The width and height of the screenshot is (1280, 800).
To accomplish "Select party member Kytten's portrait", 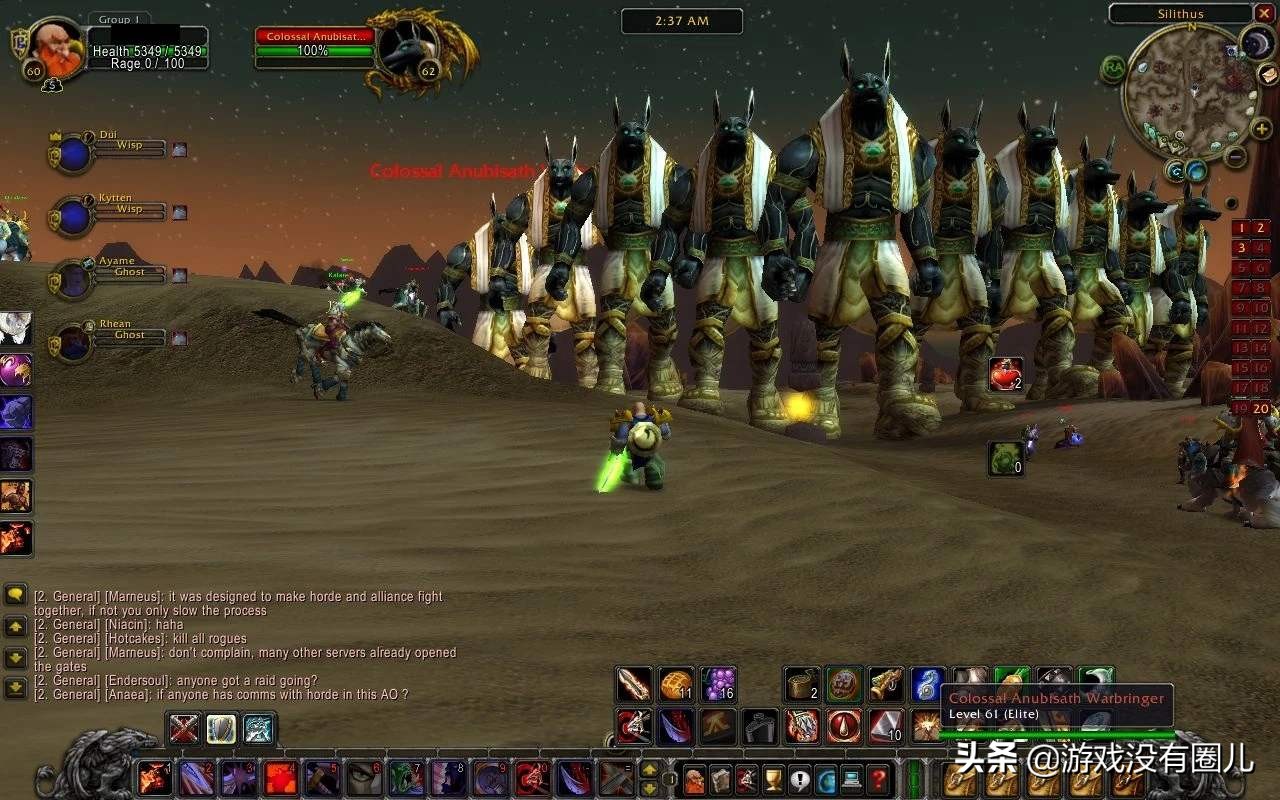I will click(73, 217).
